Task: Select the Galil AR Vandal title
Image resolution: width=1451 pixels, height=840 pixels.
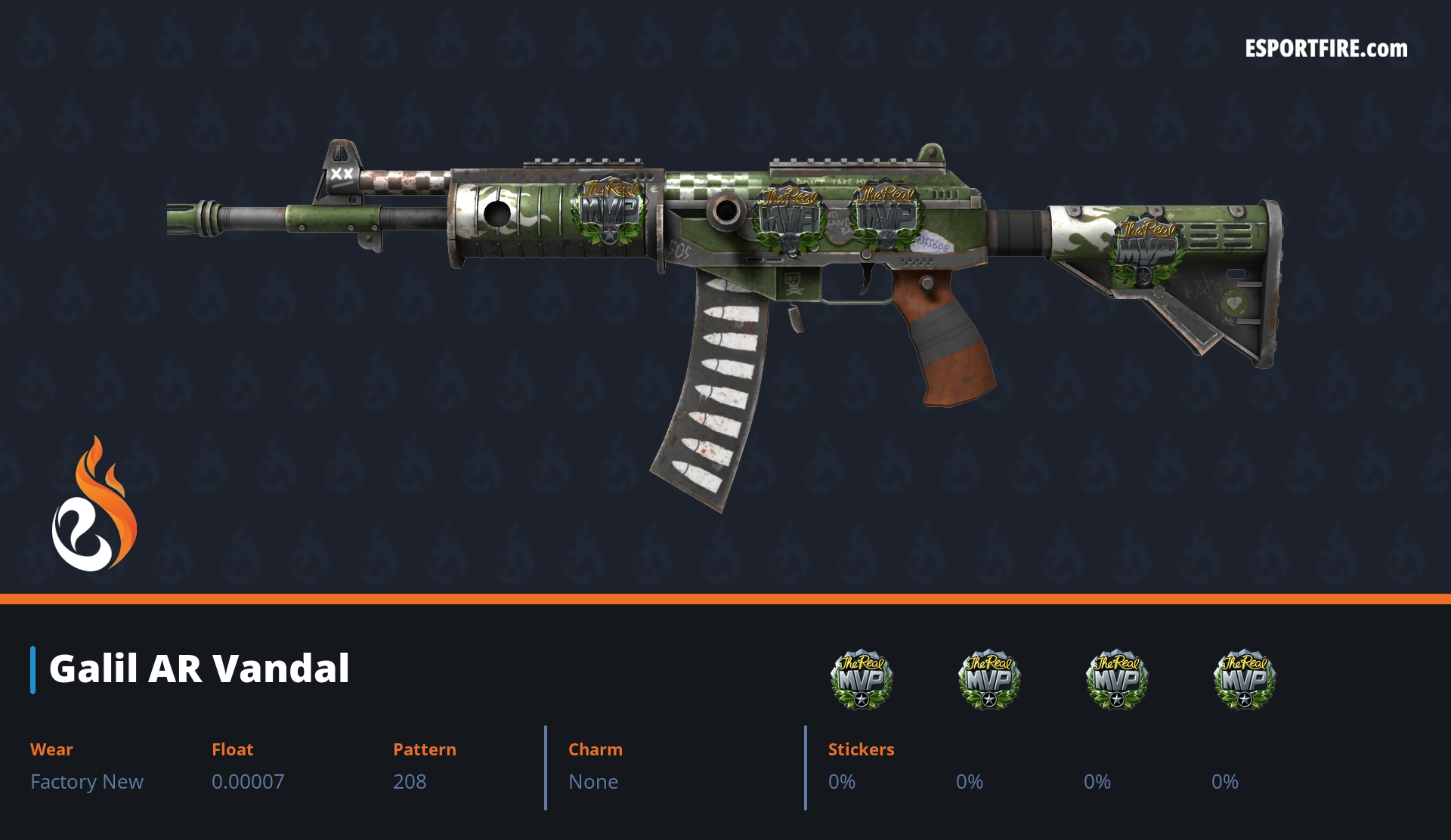Action: coord(199,669)
